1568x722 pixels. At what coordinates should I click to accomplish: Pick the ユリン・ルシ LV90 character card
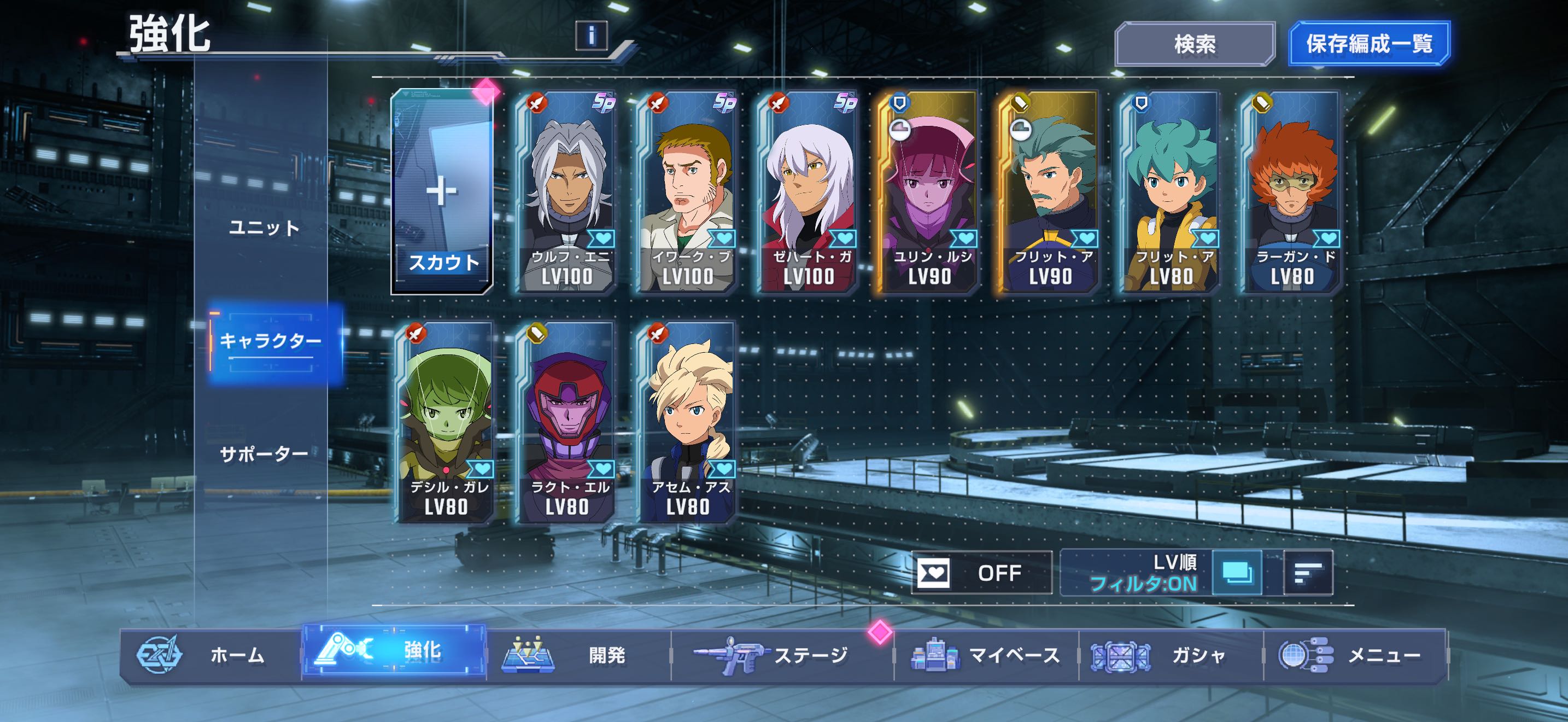click(x=928, y=192)
